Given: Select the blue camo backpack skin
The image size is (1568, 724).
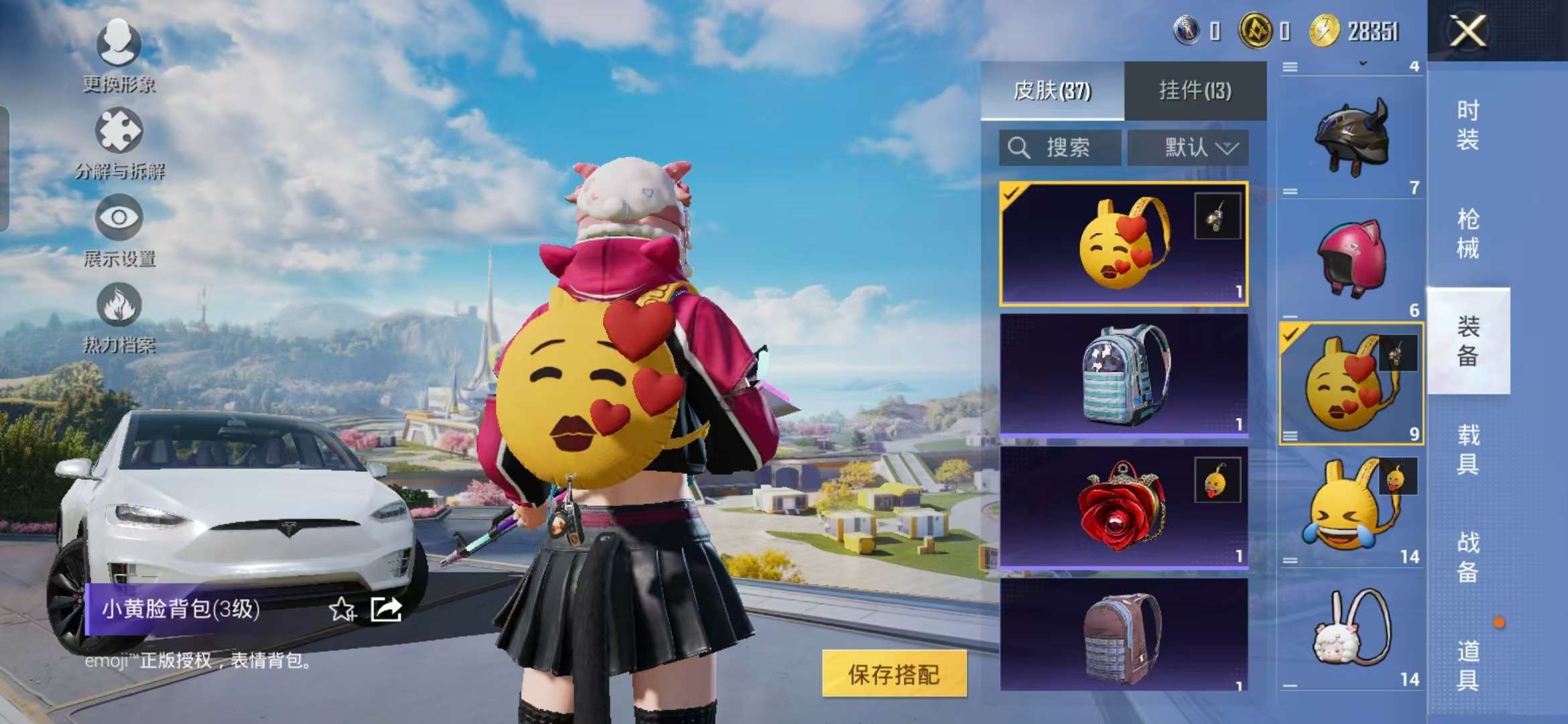Looking at the screenshot, I should point(1123,375).
